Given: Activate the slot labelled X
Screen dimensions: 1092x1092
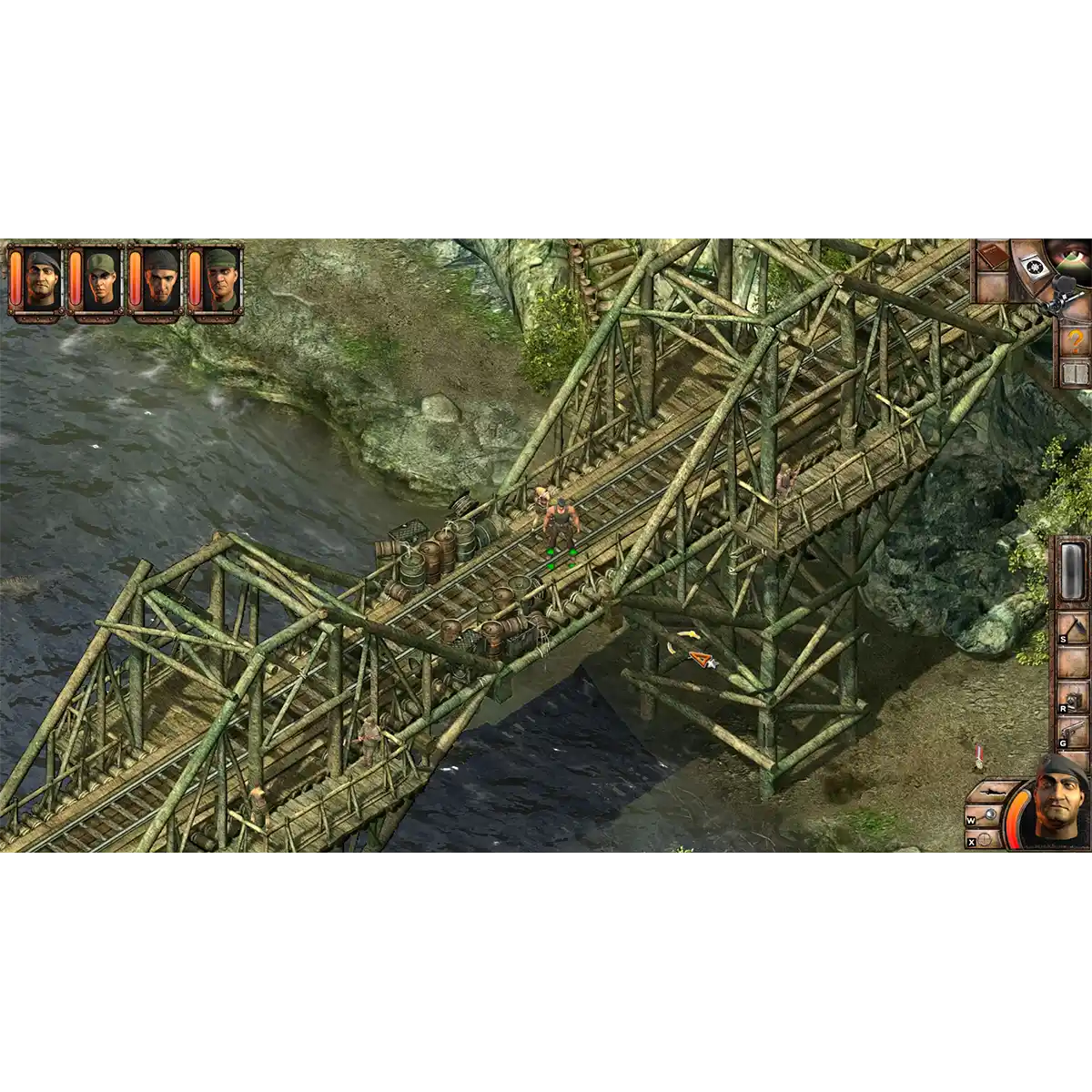Looking at the screenshot, I should 985,841.
